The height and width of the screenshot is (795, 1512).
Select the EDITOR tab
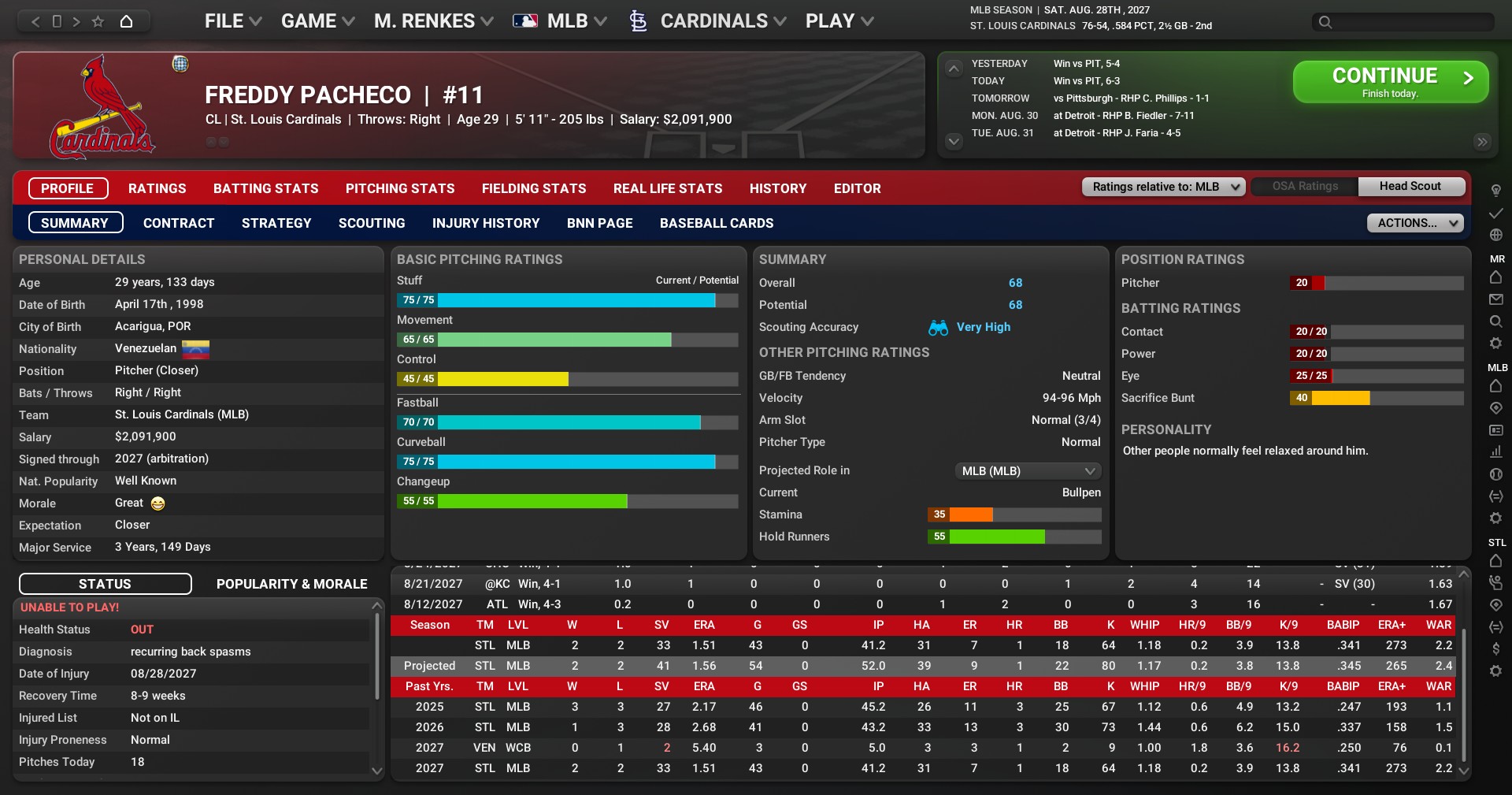point(858,189)
